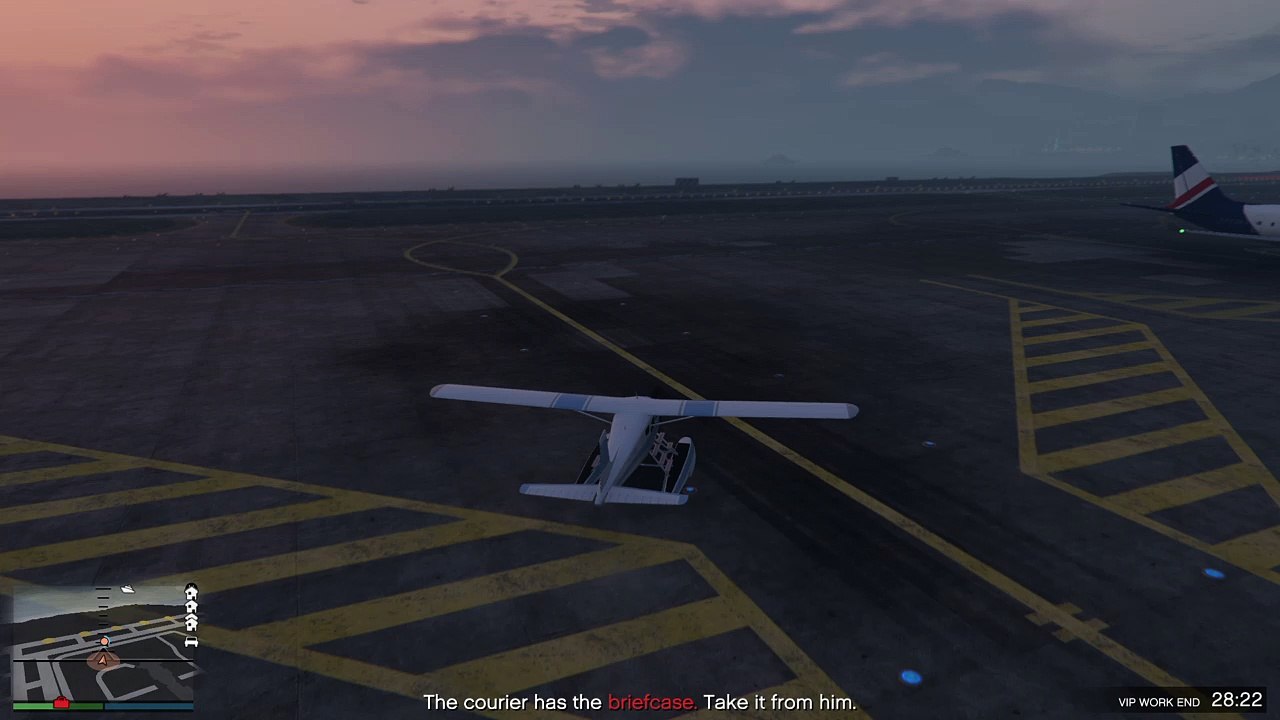Click the minimap radar

(x=104, y=640)
